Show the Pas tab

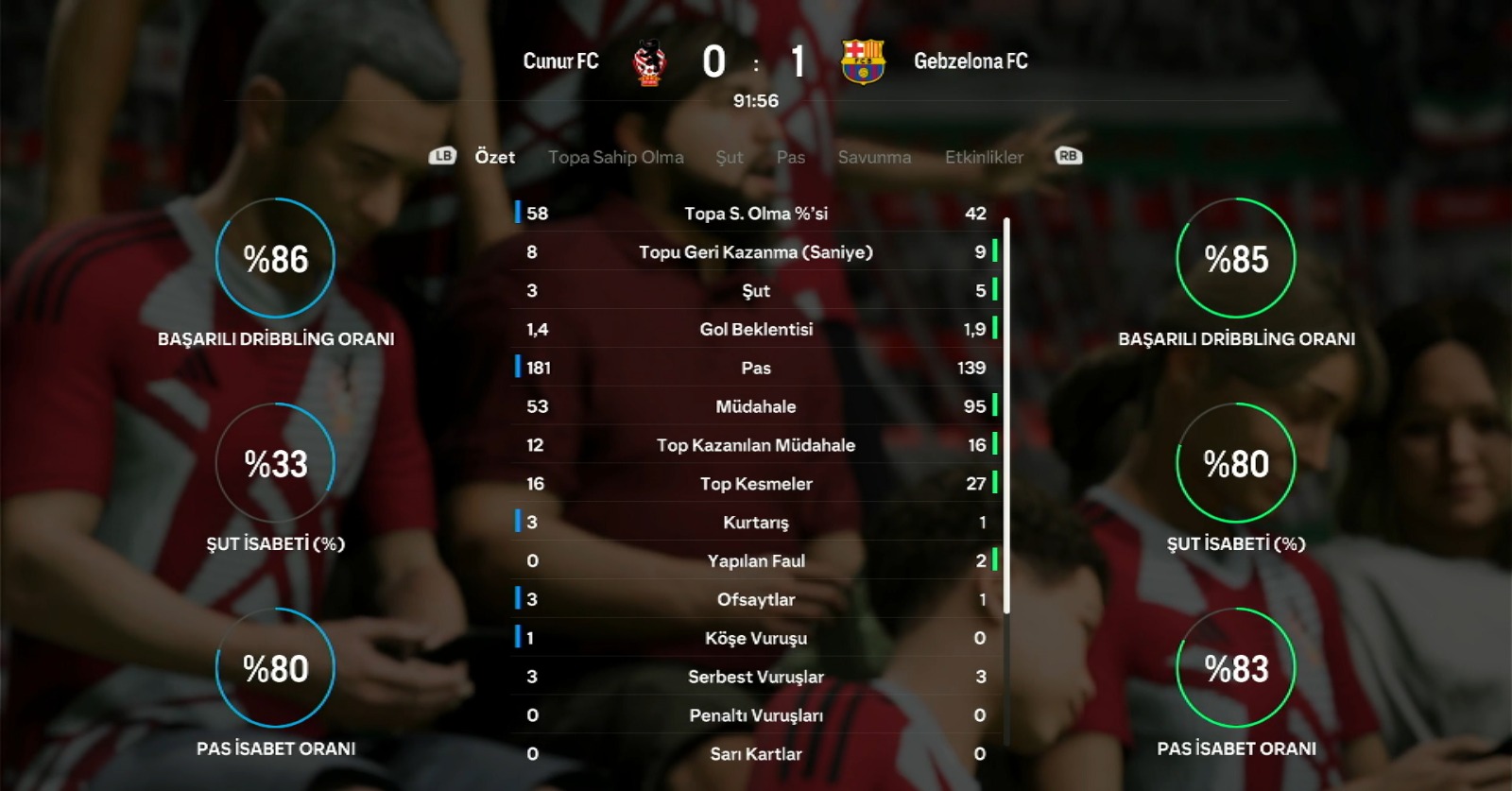[x=791, y=157]
